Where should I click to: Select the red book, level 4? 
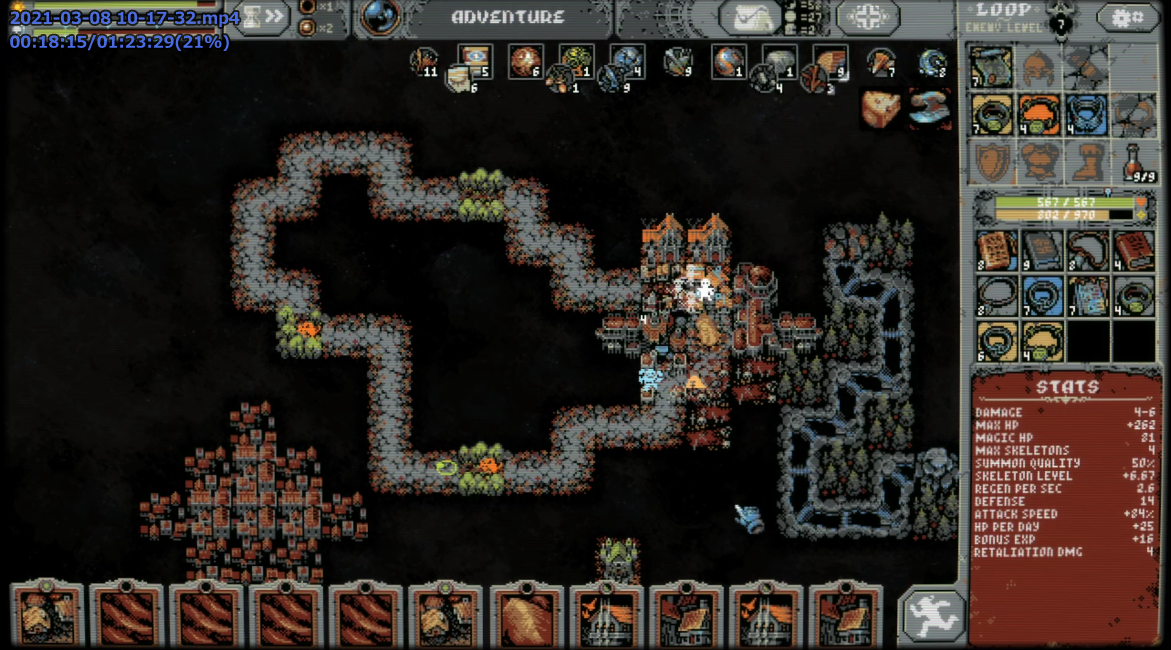tap(1133, 250)
